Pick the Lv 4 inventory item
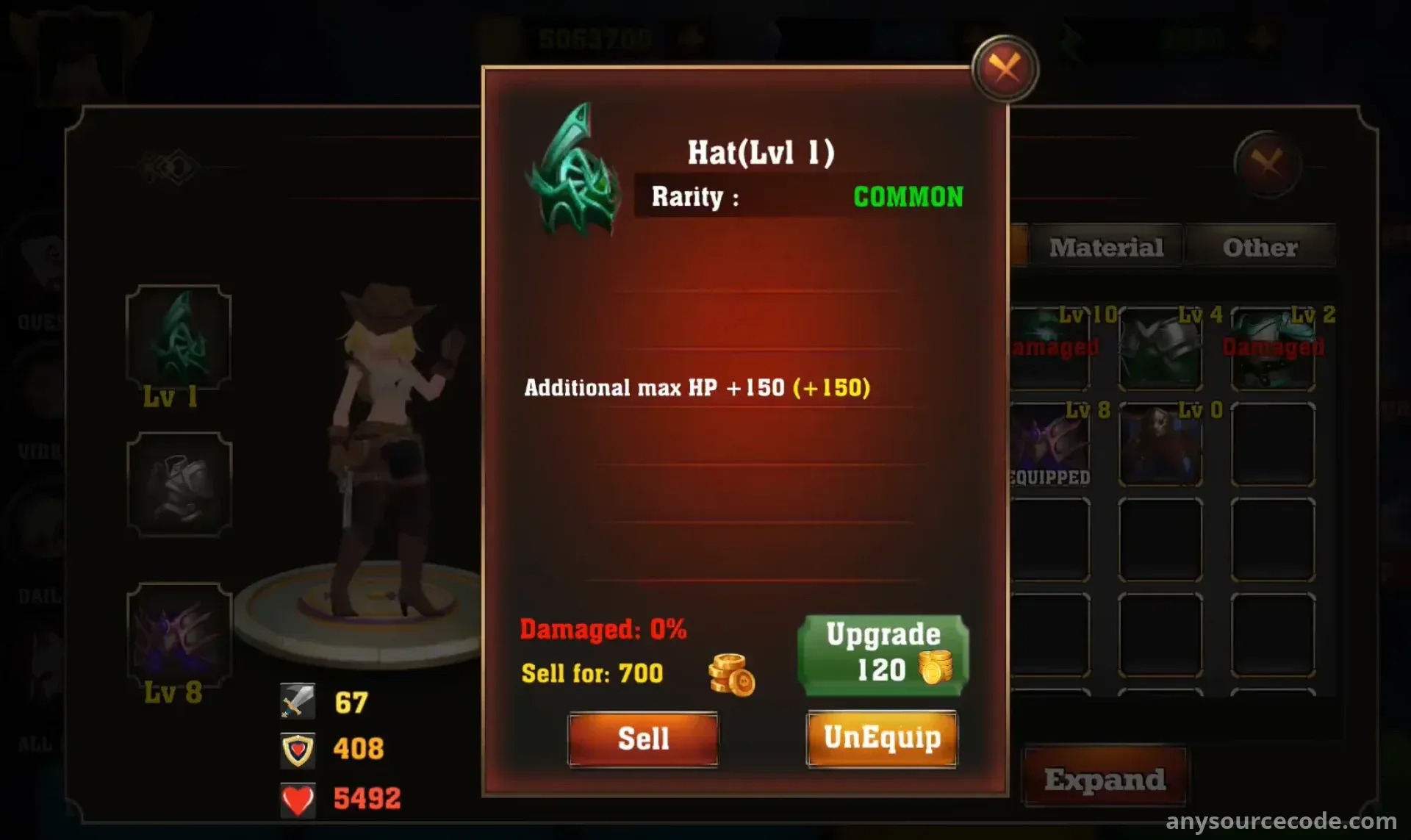Viewport: 1411px width, 840px height. (x=1160, y=348)
